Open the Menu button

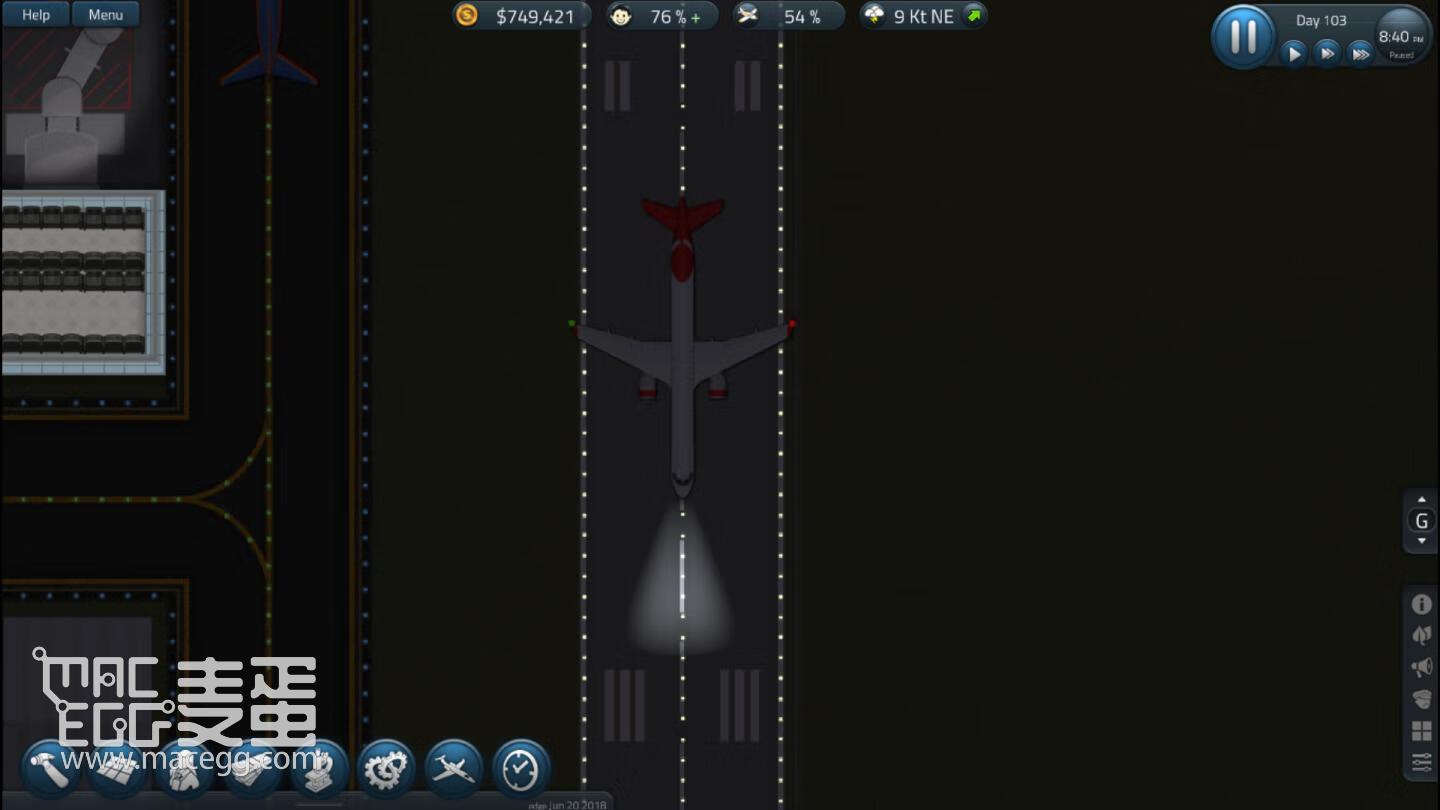tap(105, 15)
